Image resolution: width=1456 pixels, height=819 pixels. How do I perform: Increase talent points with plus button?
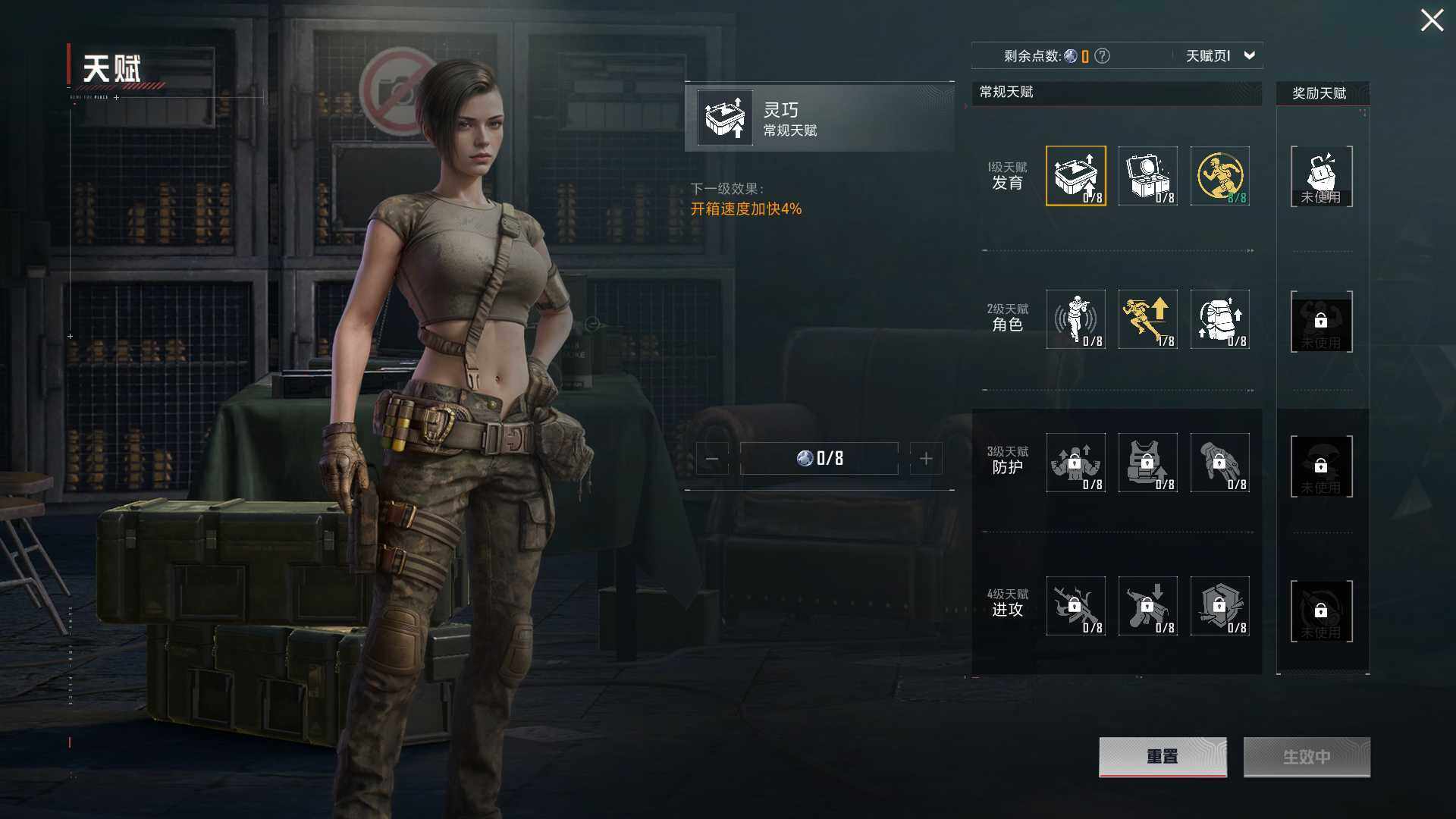click(x=926, y=459)
